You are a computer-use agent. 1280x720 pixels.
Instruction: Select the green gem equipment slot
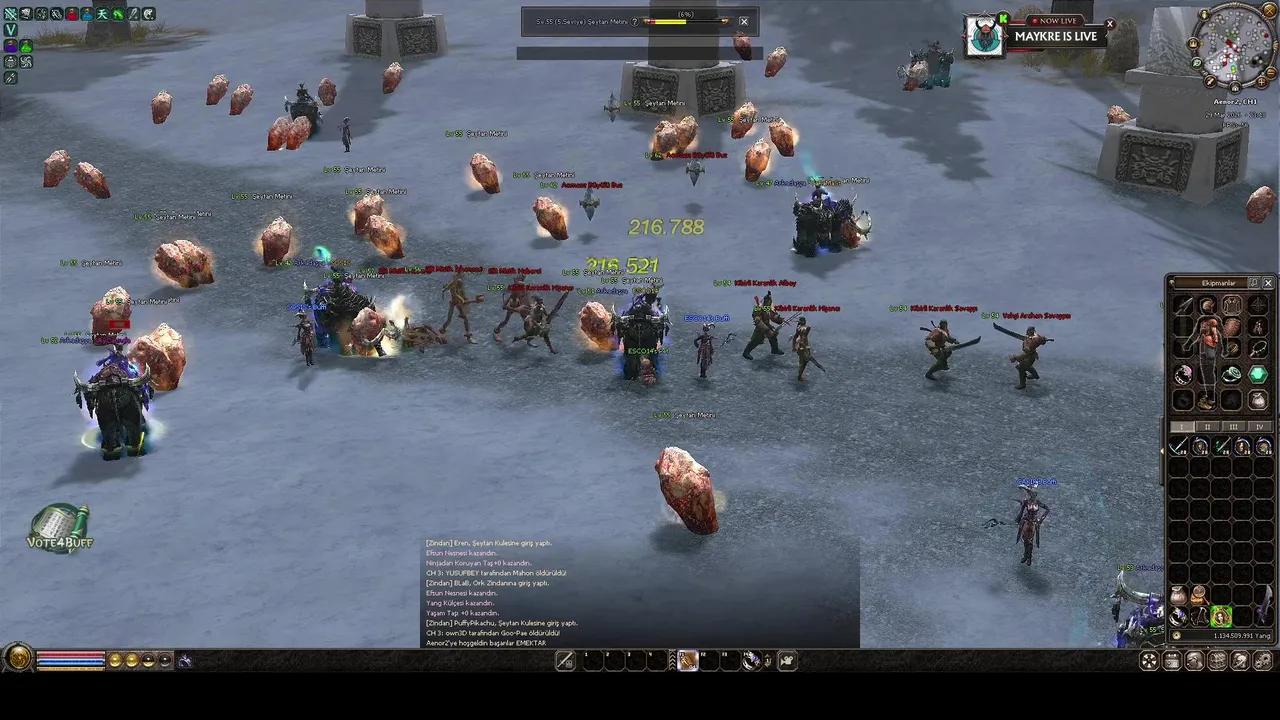pos(1258,374)
